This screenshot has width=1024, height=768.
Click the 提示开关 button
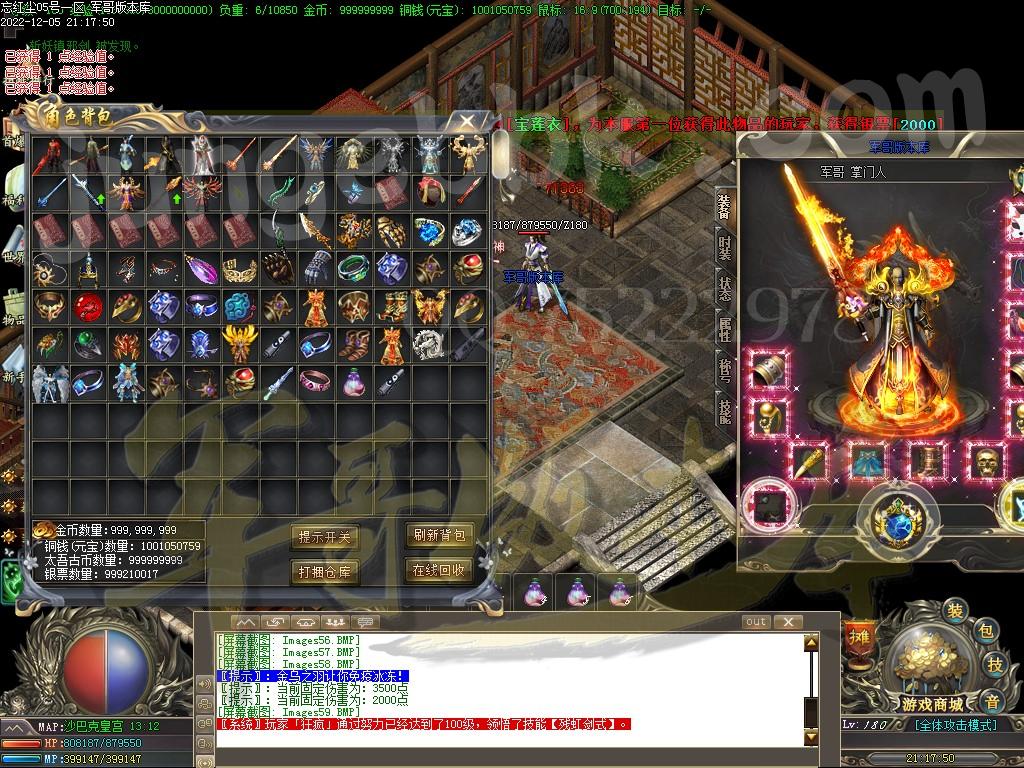pyautogui.click(x=324, y=537)
